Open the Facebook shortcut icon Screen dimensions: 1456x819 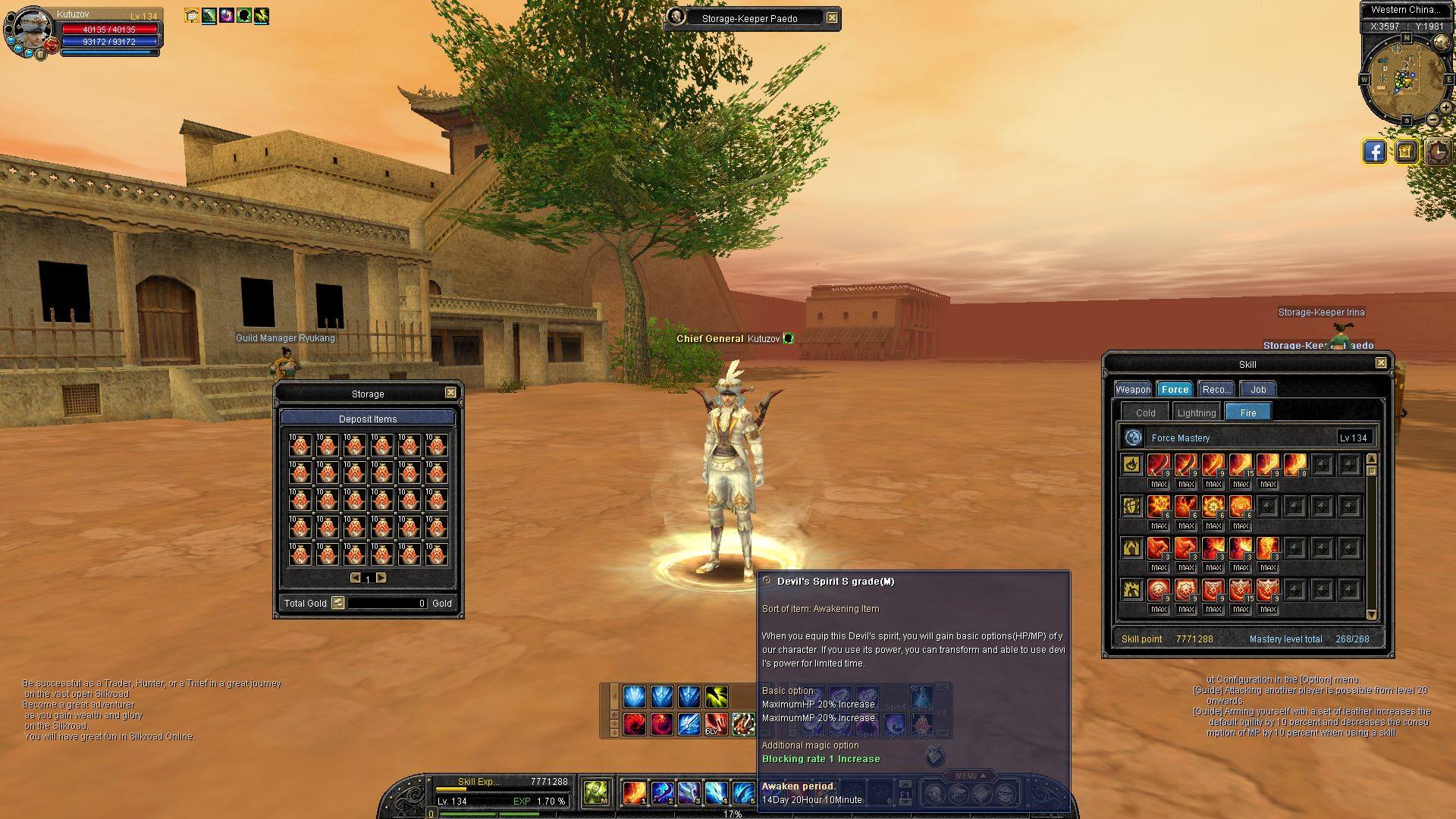coord(1374,152)
